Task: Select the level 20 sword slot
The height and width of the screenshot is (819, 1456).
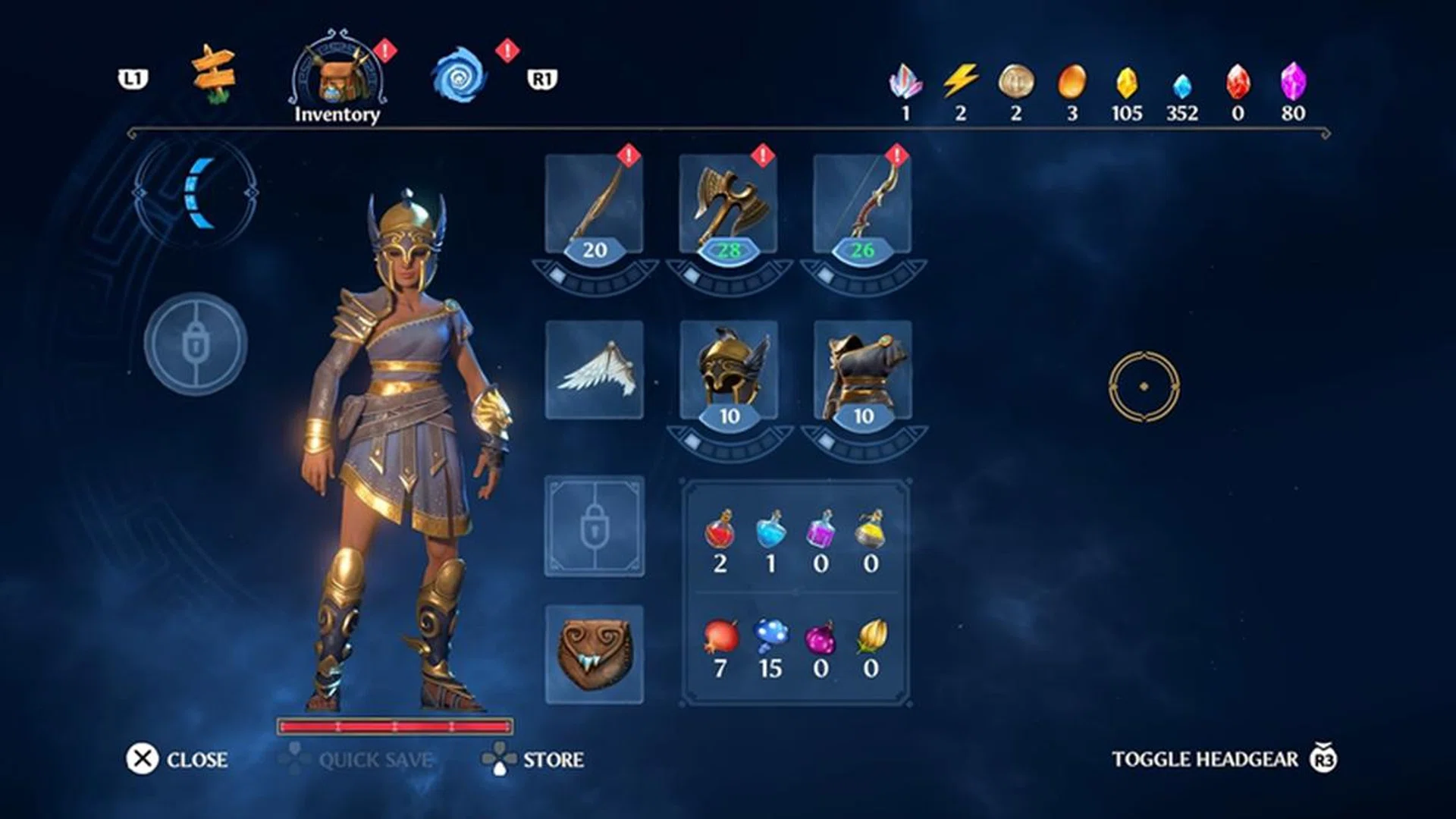Action: (595, 205)
